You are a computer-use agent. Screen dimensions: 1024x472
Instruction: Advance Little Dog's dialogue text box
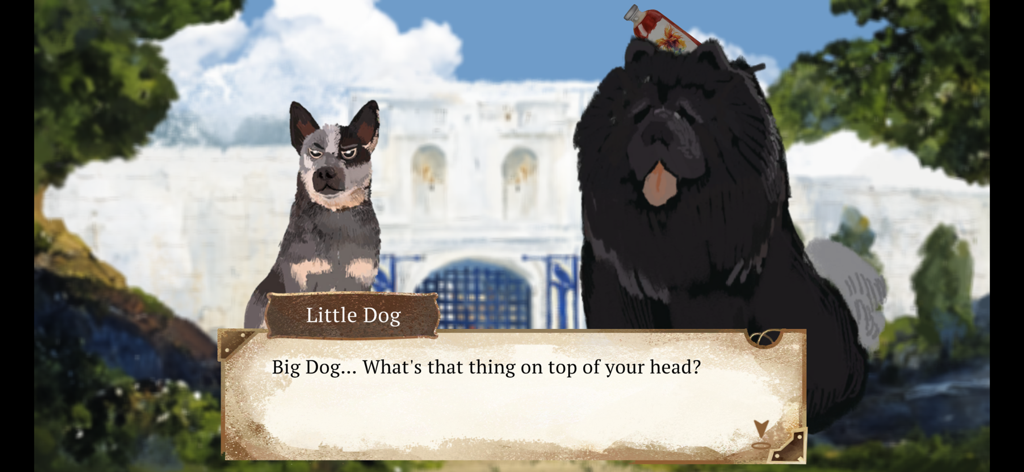pos(511,396)
